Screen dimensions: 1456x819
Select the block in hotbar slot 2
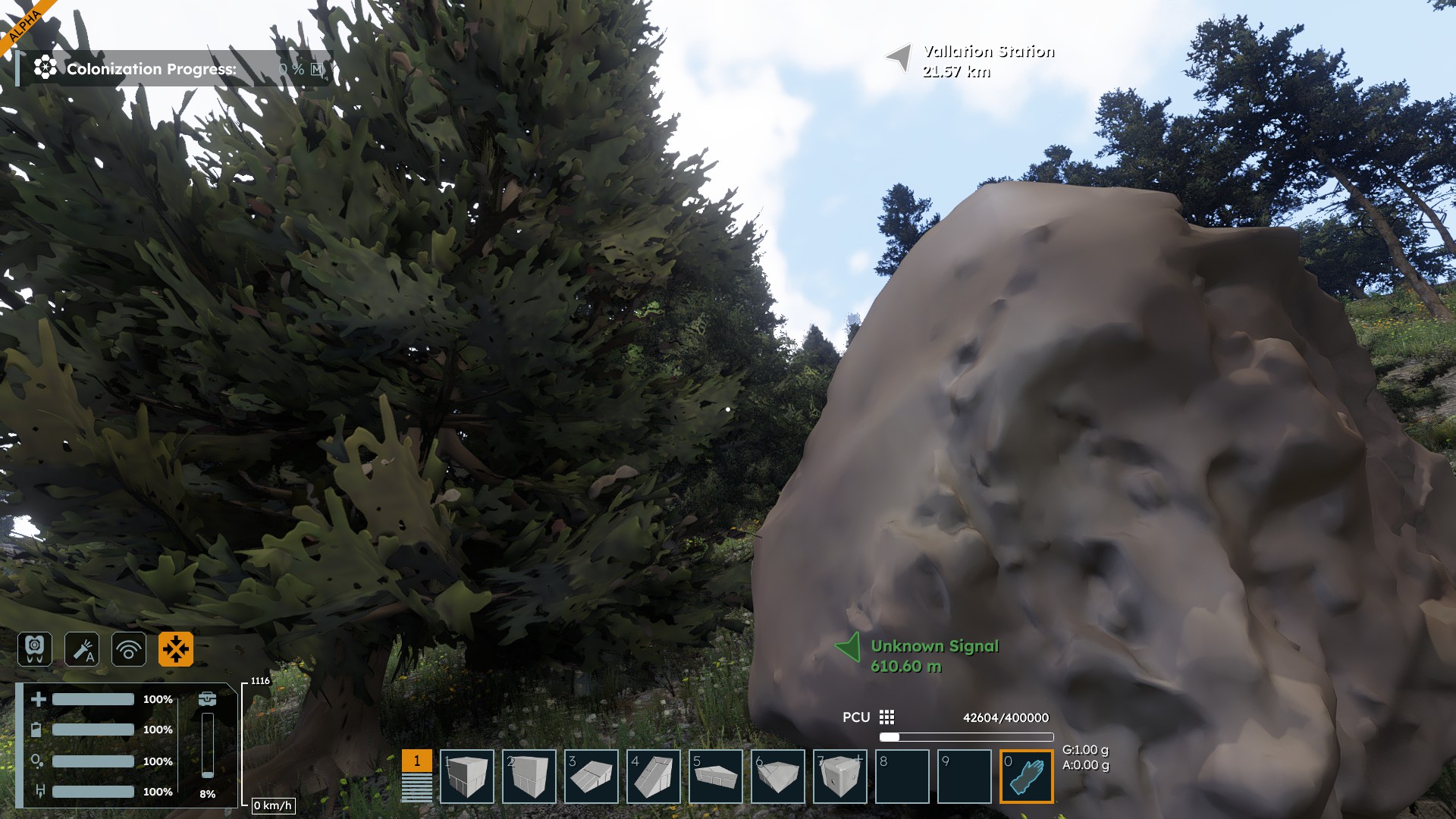click(x=529, y=777)
